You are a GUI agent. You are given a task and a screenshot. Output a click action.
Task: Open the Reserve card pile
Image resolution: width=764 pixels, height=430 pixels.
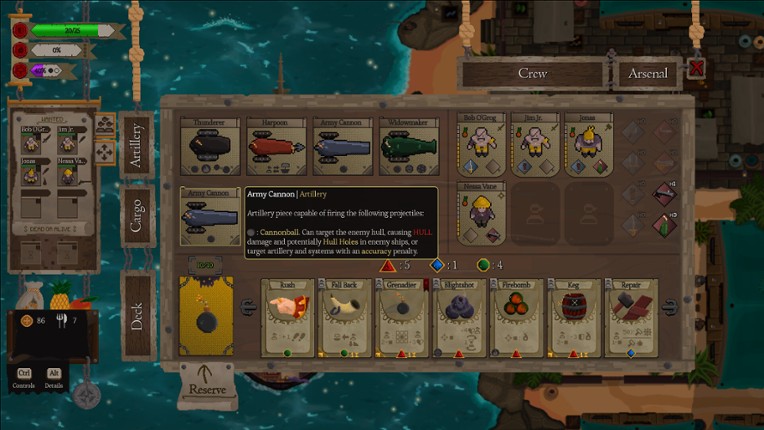click(x=207, y=385)
